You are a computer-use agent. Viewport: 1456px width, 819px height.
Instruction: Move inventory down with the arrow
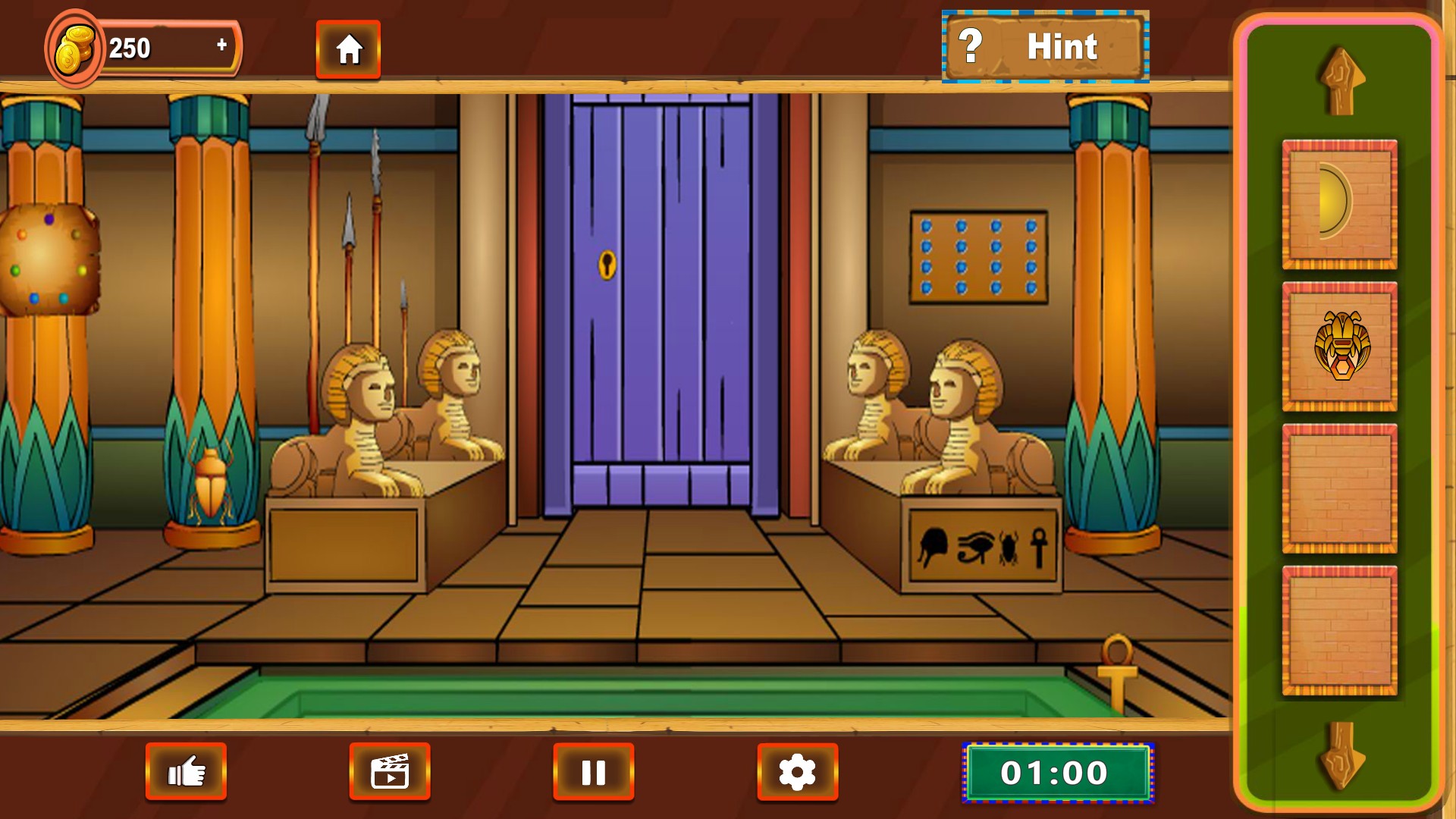click(x=1341, y=755)
